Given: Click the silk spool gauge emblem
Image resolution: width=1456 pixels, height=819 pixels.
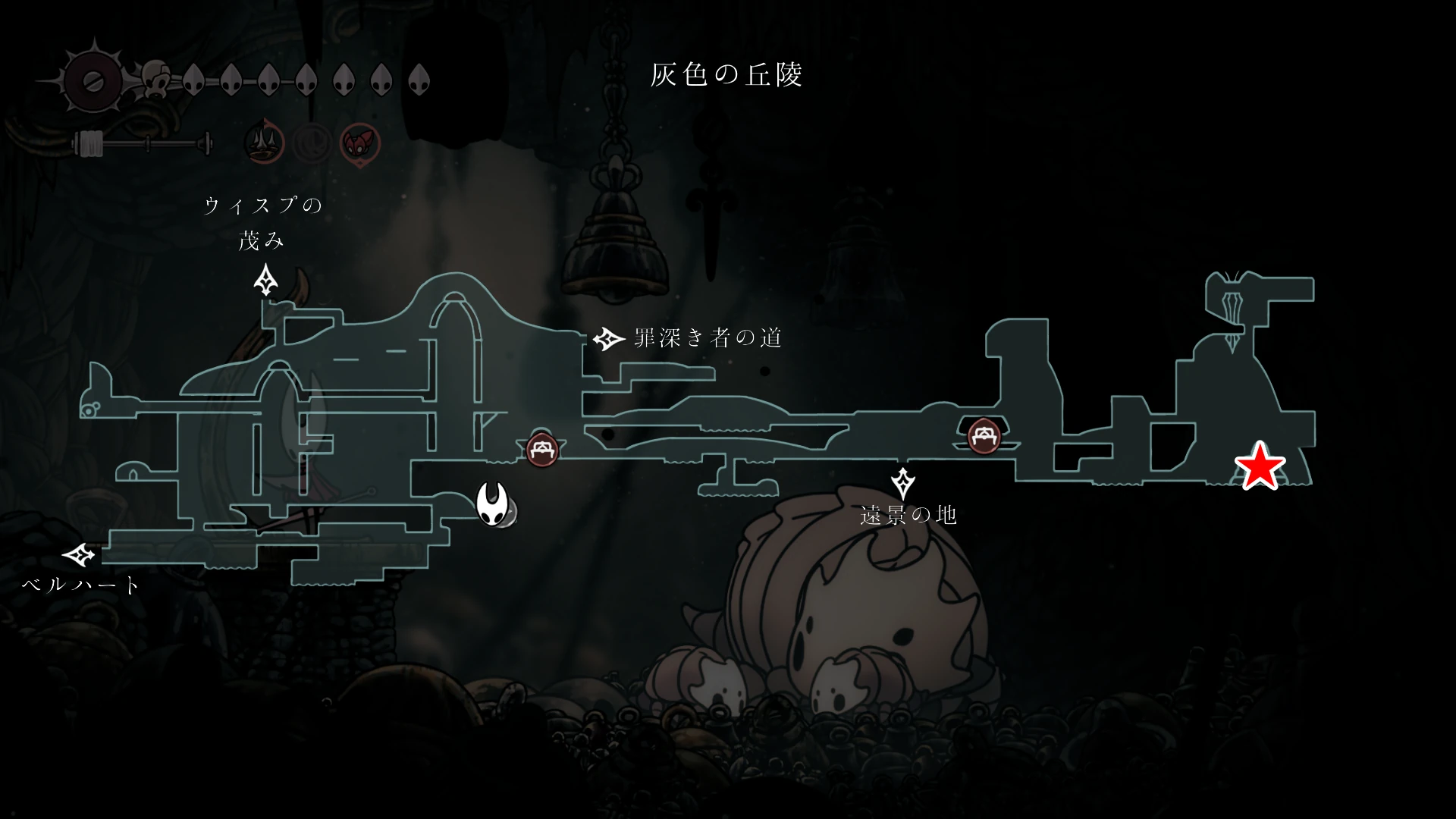Looking at the screenshot, I should click(x=95, y=81).
